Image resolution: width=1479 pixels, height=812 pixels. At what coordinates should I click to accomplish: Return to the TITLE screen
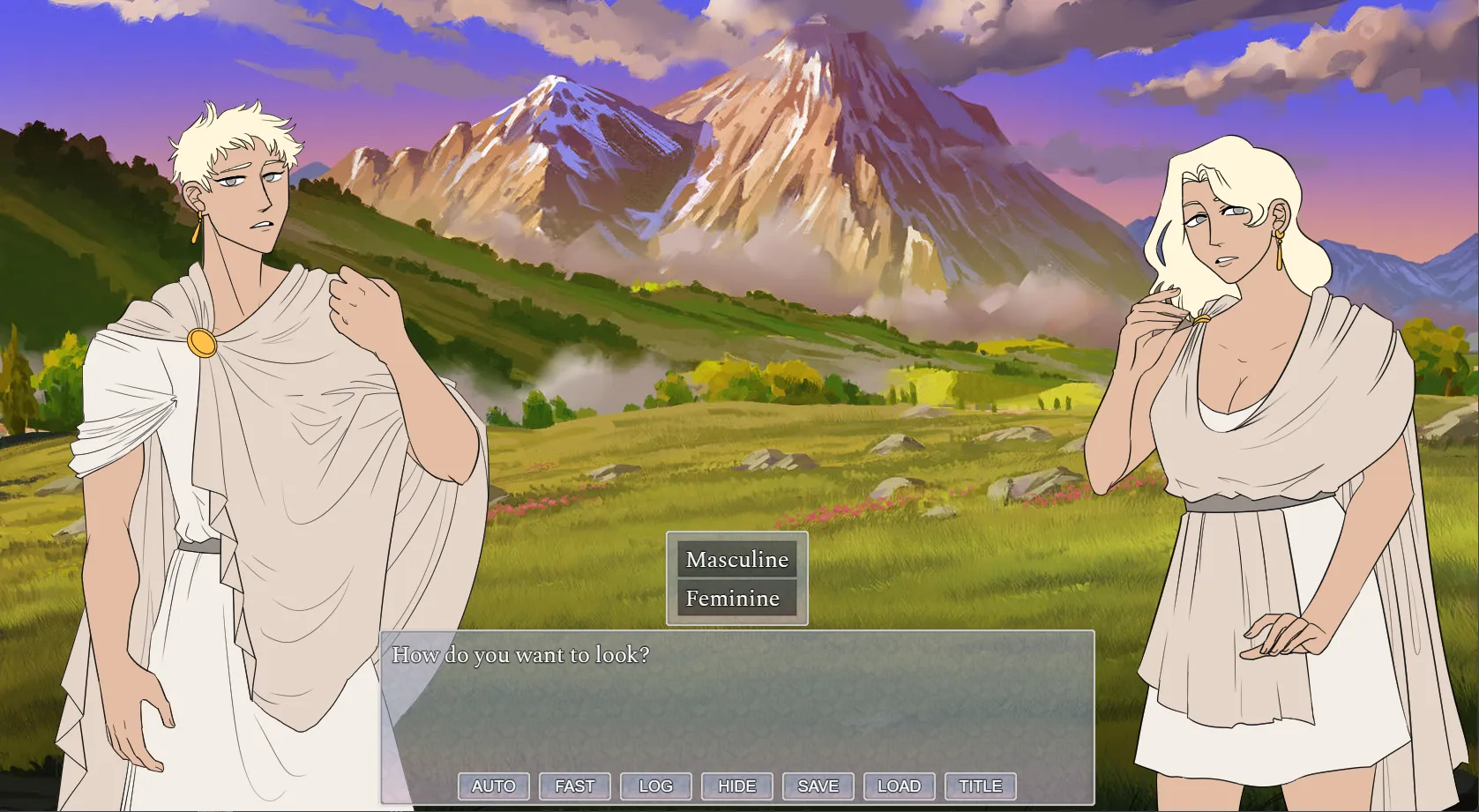(x=980, y=786)
